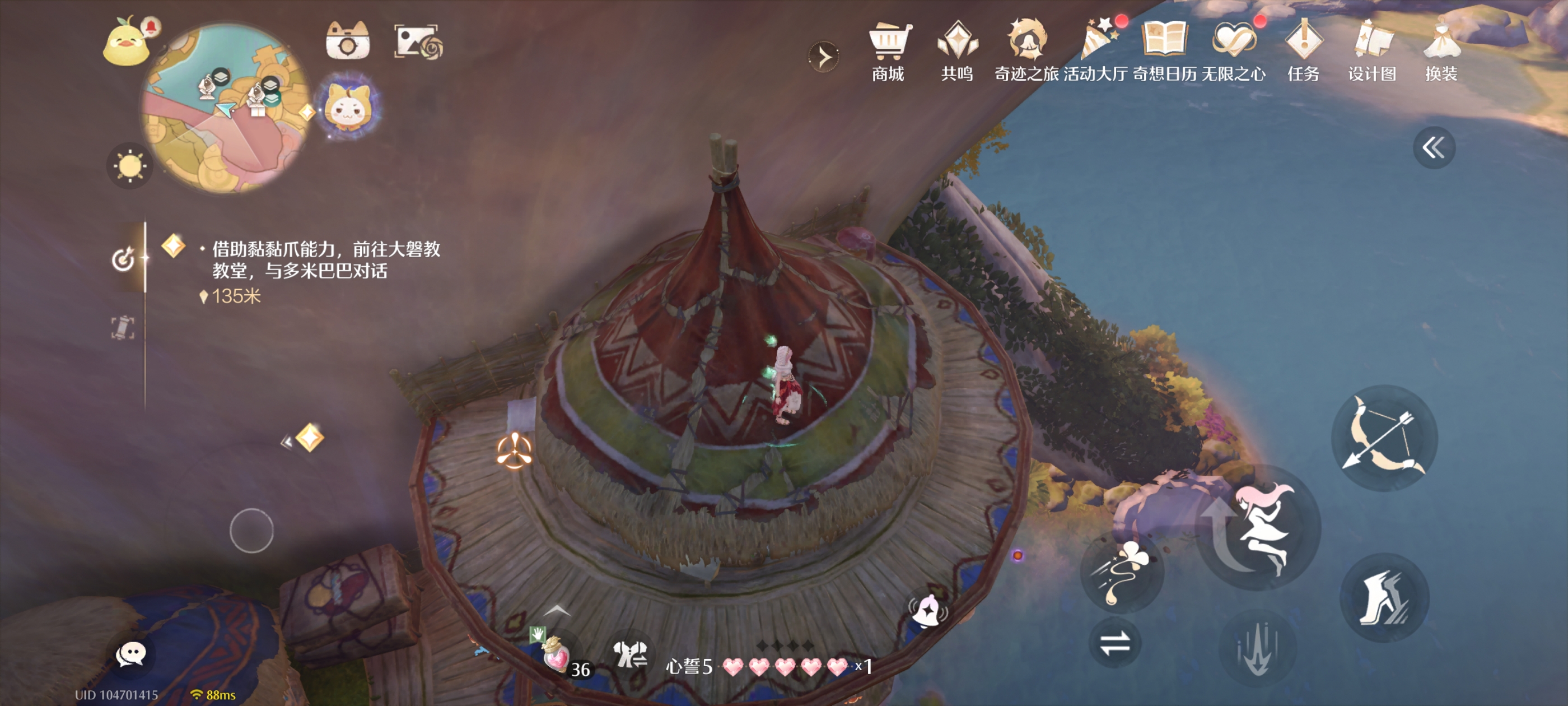Image resolution: width=1568 pixels, height=706 pixels.
Task: Tap the swap arrows button
Action: (1114, 643)
